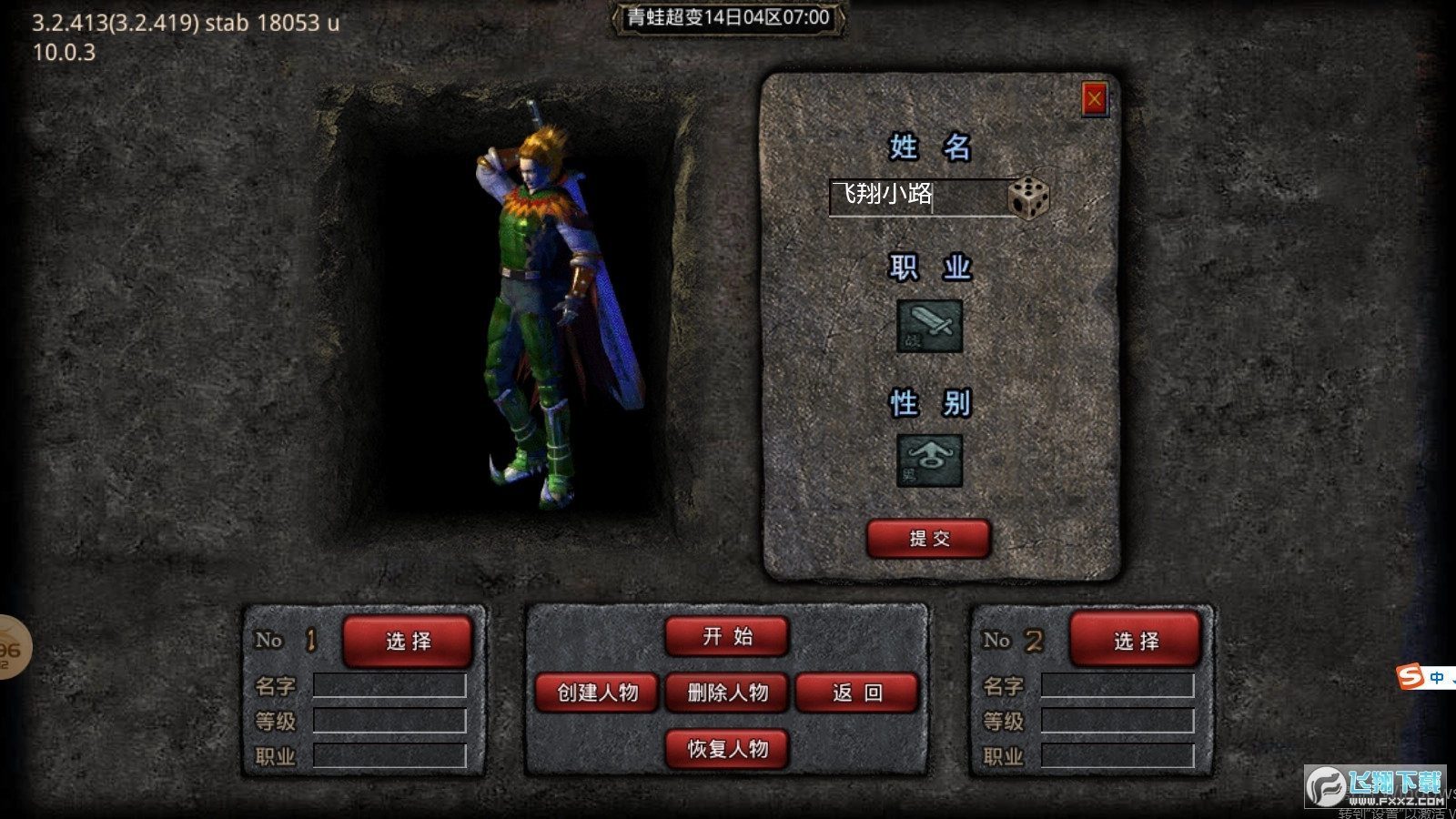The width and height of the screenshot is (1456, 819).
Task: Click the 删除人物 delete character button
Action: coord(727,693)
